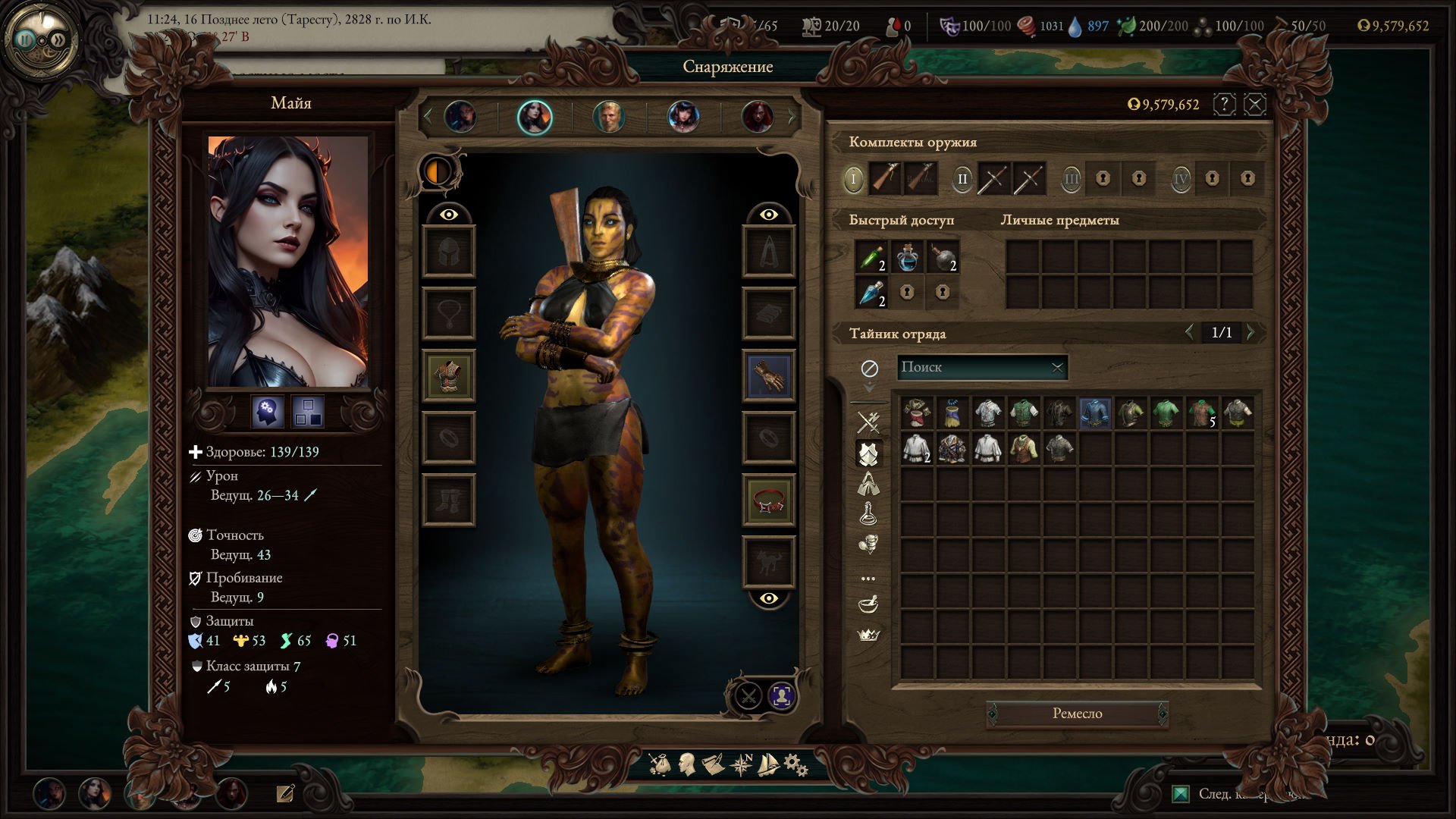Select the equipped chest armor slot
Image resolution: width=1456 pixels, height=819 pixels.
tap(448, 375)
